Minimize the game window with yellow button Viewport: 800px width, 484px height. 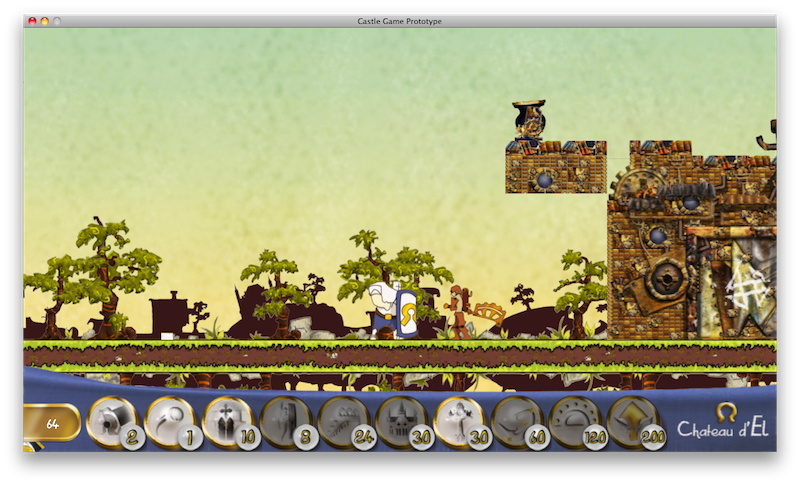tap(45, 21)
